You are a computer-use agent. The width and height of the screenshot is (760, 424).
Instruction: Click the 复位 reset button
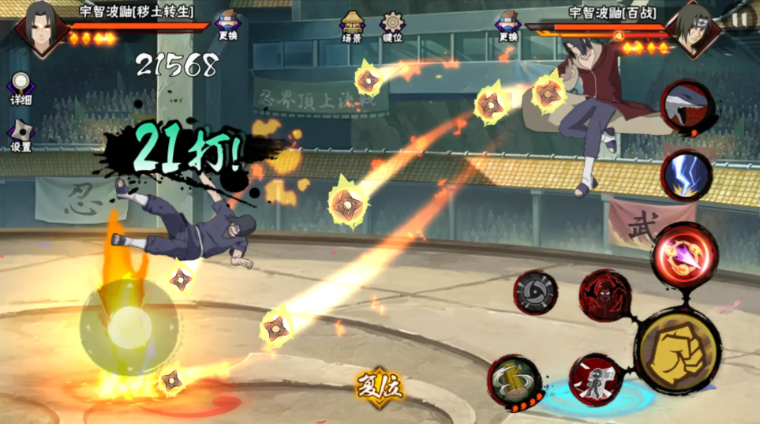click(x=380, y=386)
